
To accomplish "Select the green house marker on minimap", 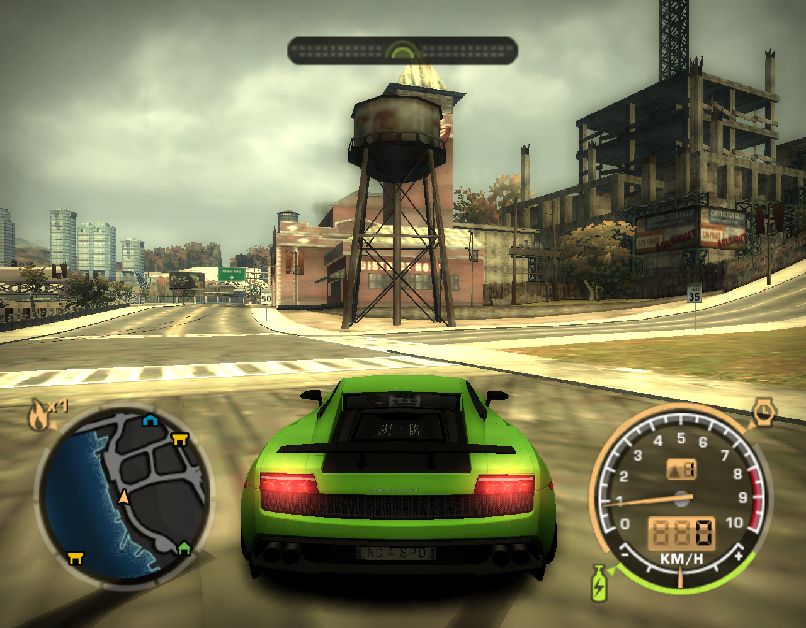I will click(183, 547).
